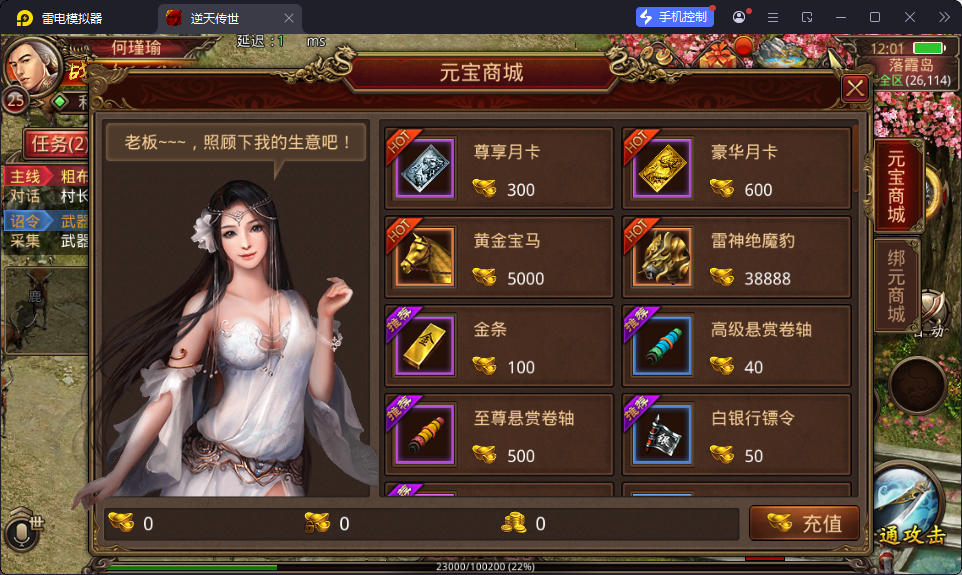Screen dimensions: 962x575
Task: Switch to the 绑元商城 tab
Action: (x=895, y=285)
